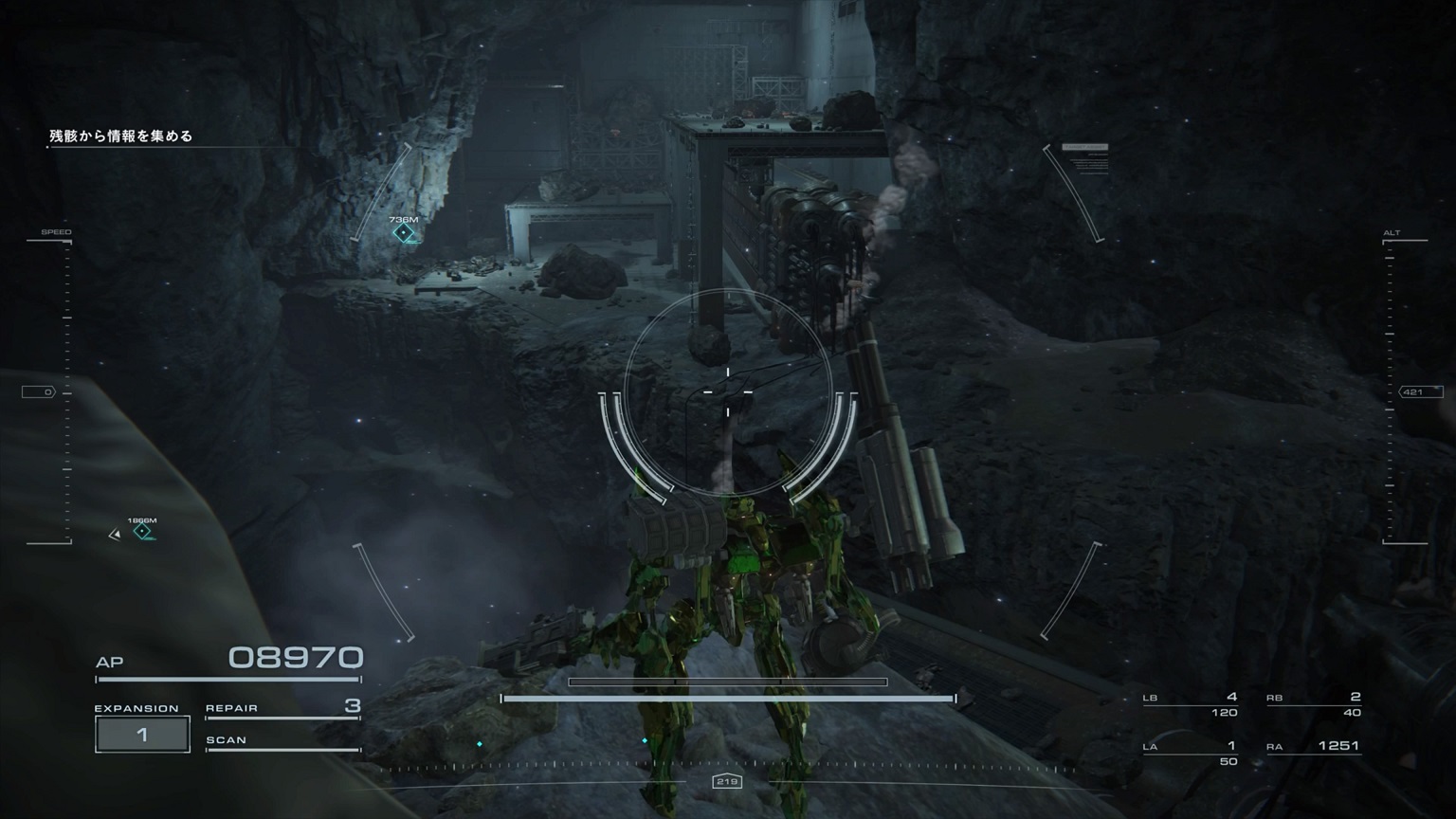Select the RB right back weapon slot
The image size is (1456, 819).
click(x=1314, y=704)
